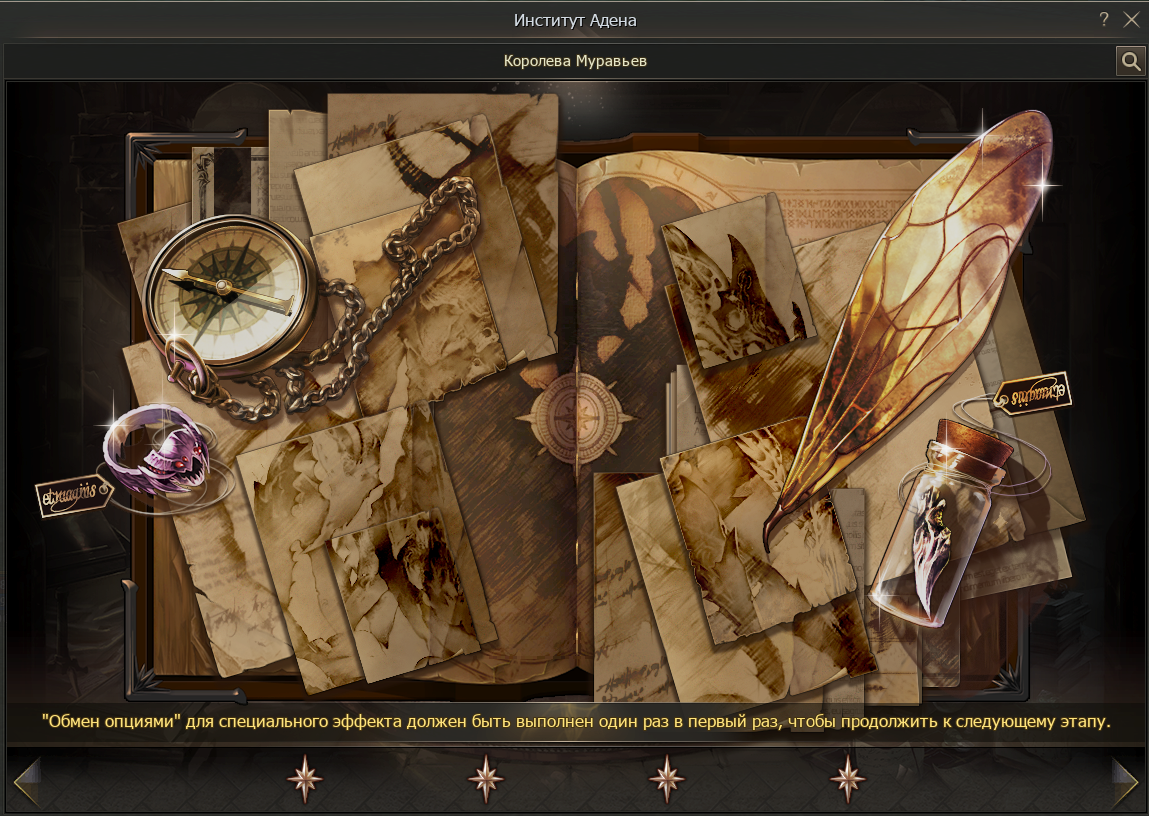Open help with the question mark button
This screenshot has width=1149, height=816.
coord(1104,20)
